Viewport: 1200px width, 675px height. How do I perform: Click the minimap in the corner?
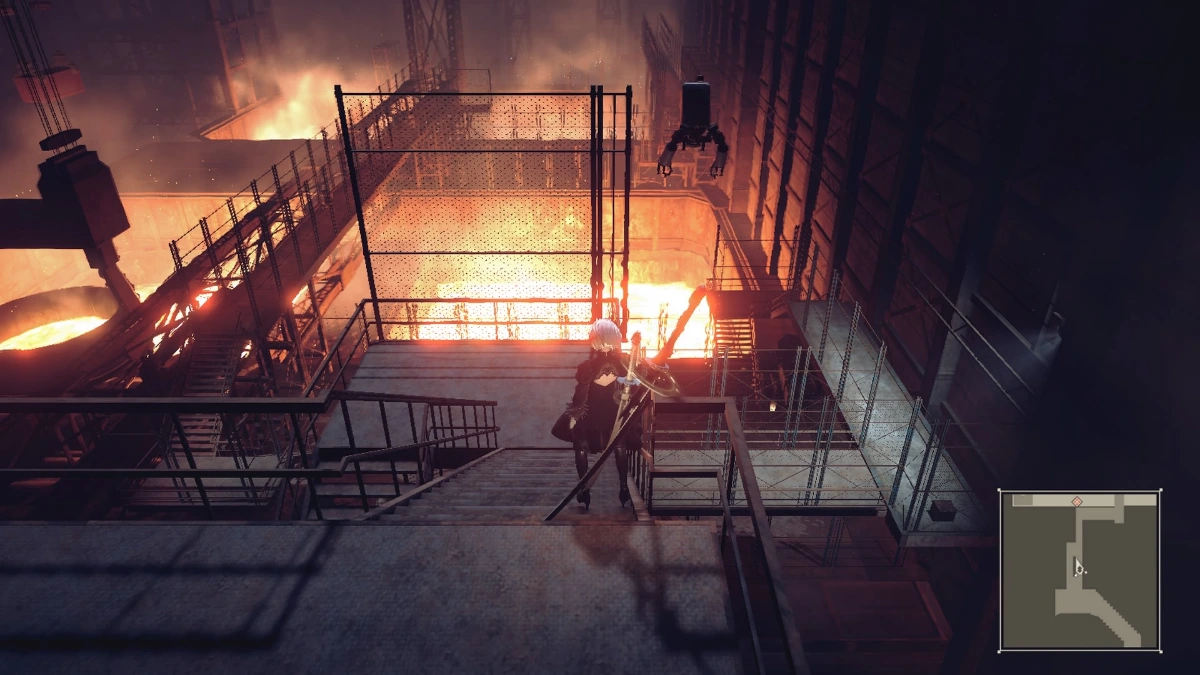coord(1080,570)
